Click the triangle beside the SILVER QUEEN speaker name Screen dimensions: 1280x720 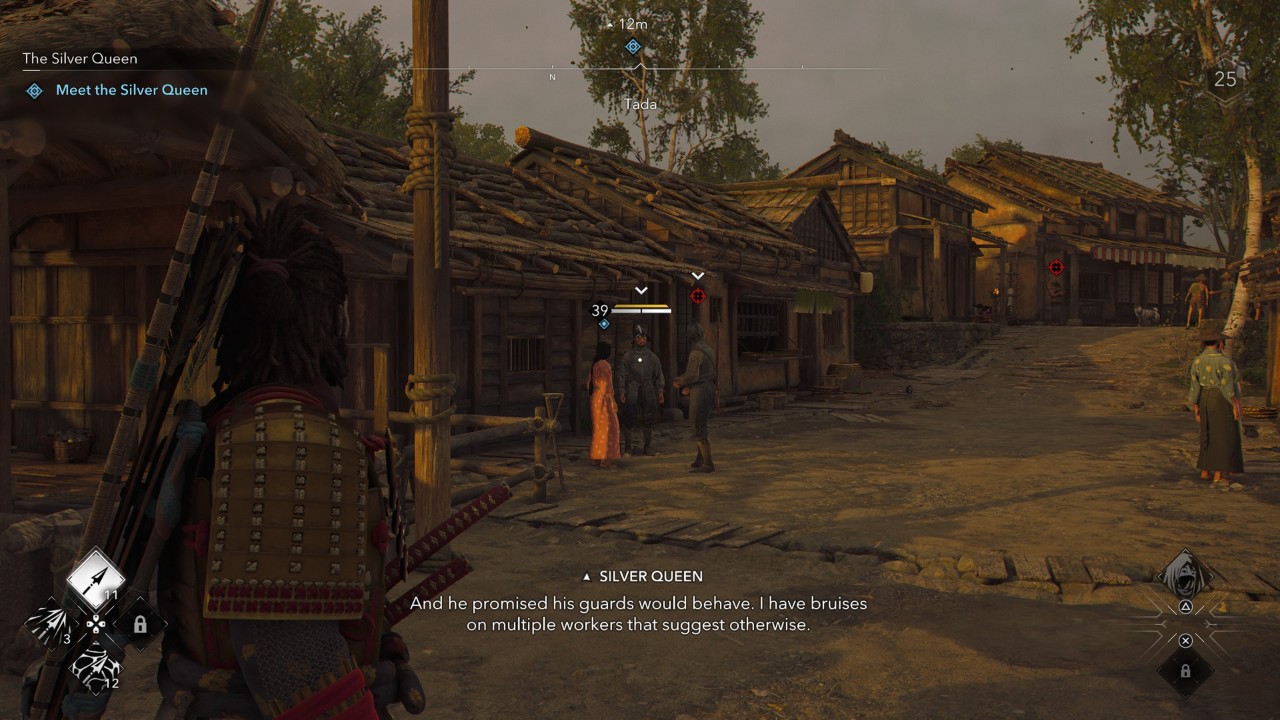tap(586, 576)
